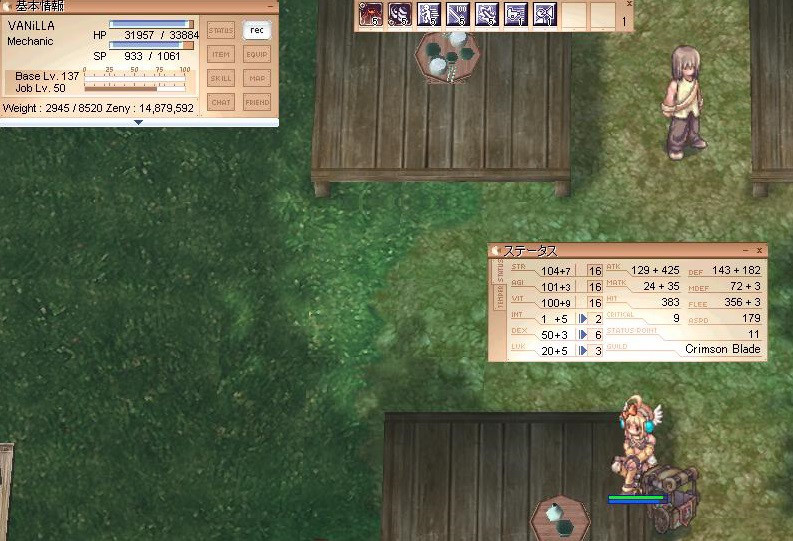Open the SKILL window
This screenshot has width=793, height=541.
[221, 78]
